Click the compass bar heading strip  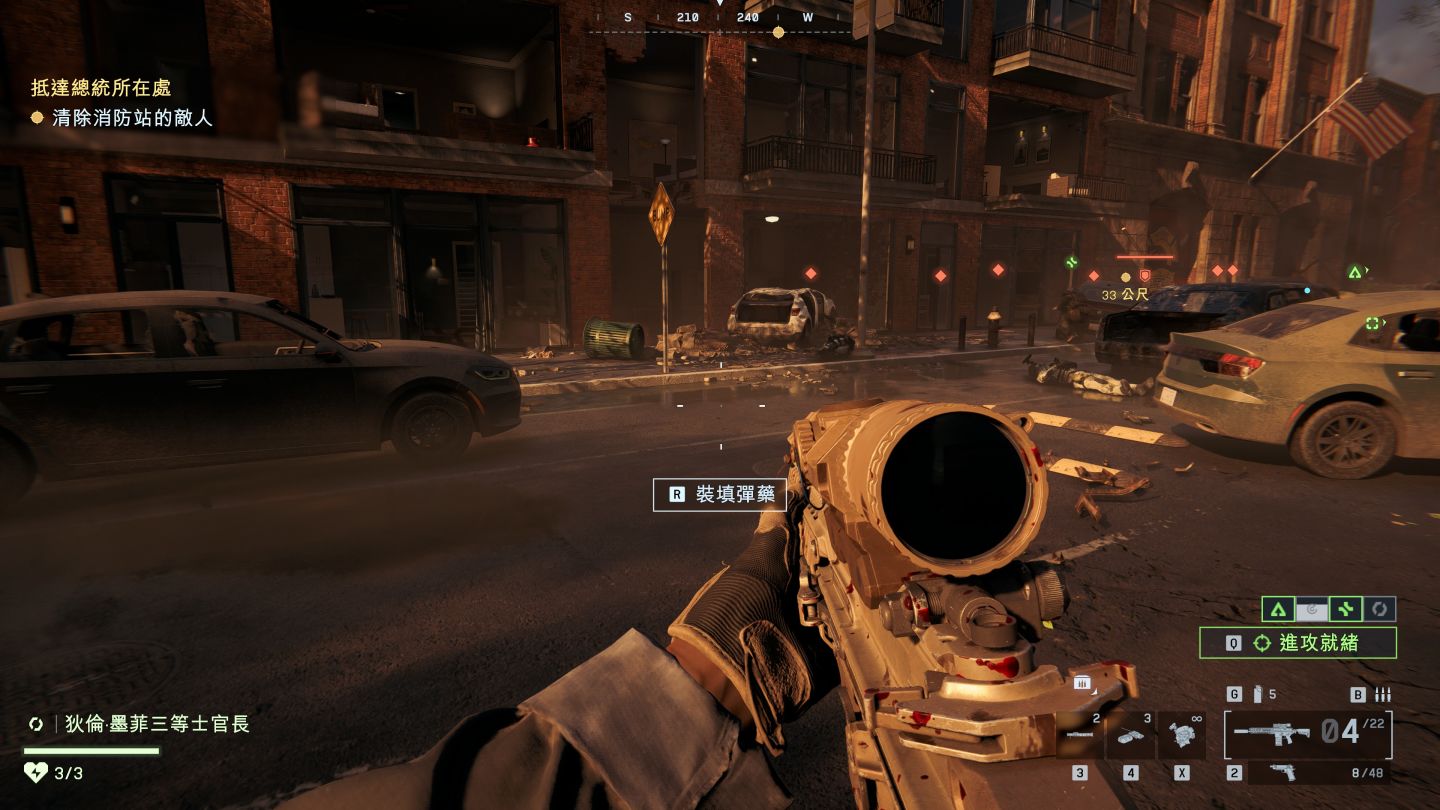pos(718,18)
